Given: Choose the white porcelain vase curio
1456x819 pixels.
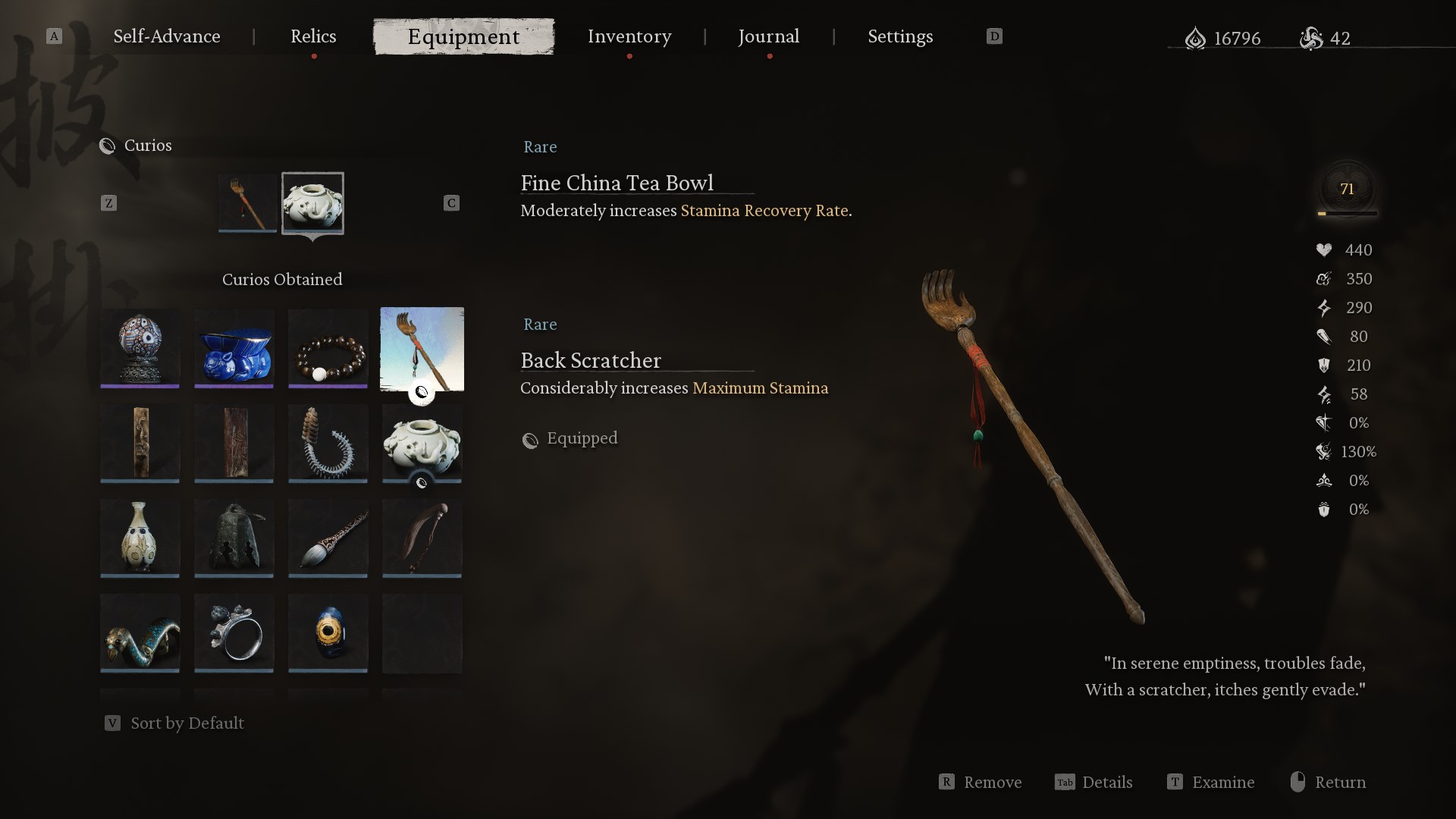Looking at the screenshot, I should click(140, 538).
